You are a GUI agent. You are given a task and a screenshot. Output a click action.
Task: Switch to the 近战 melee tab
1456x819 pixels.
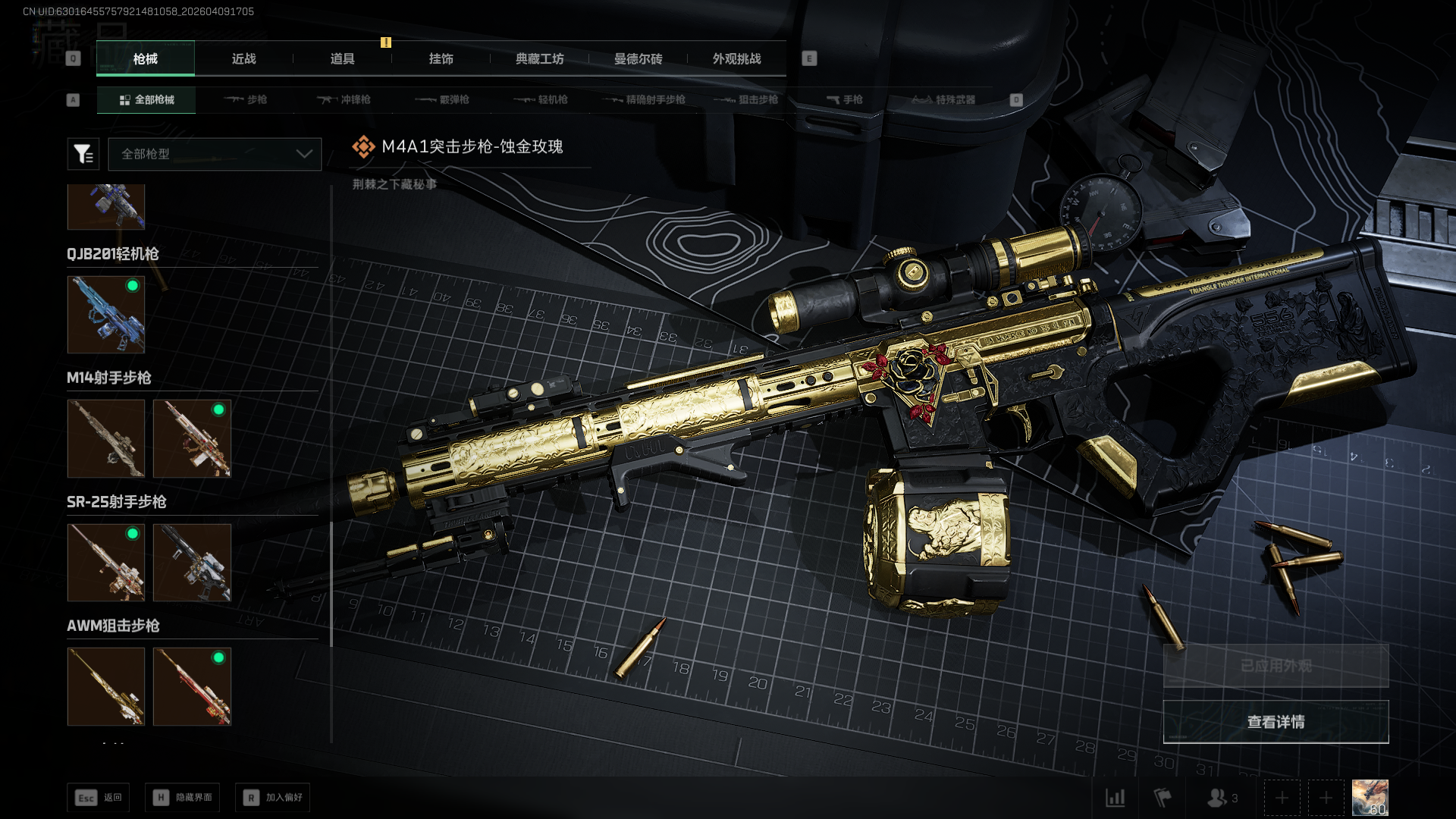coord(243,59)
